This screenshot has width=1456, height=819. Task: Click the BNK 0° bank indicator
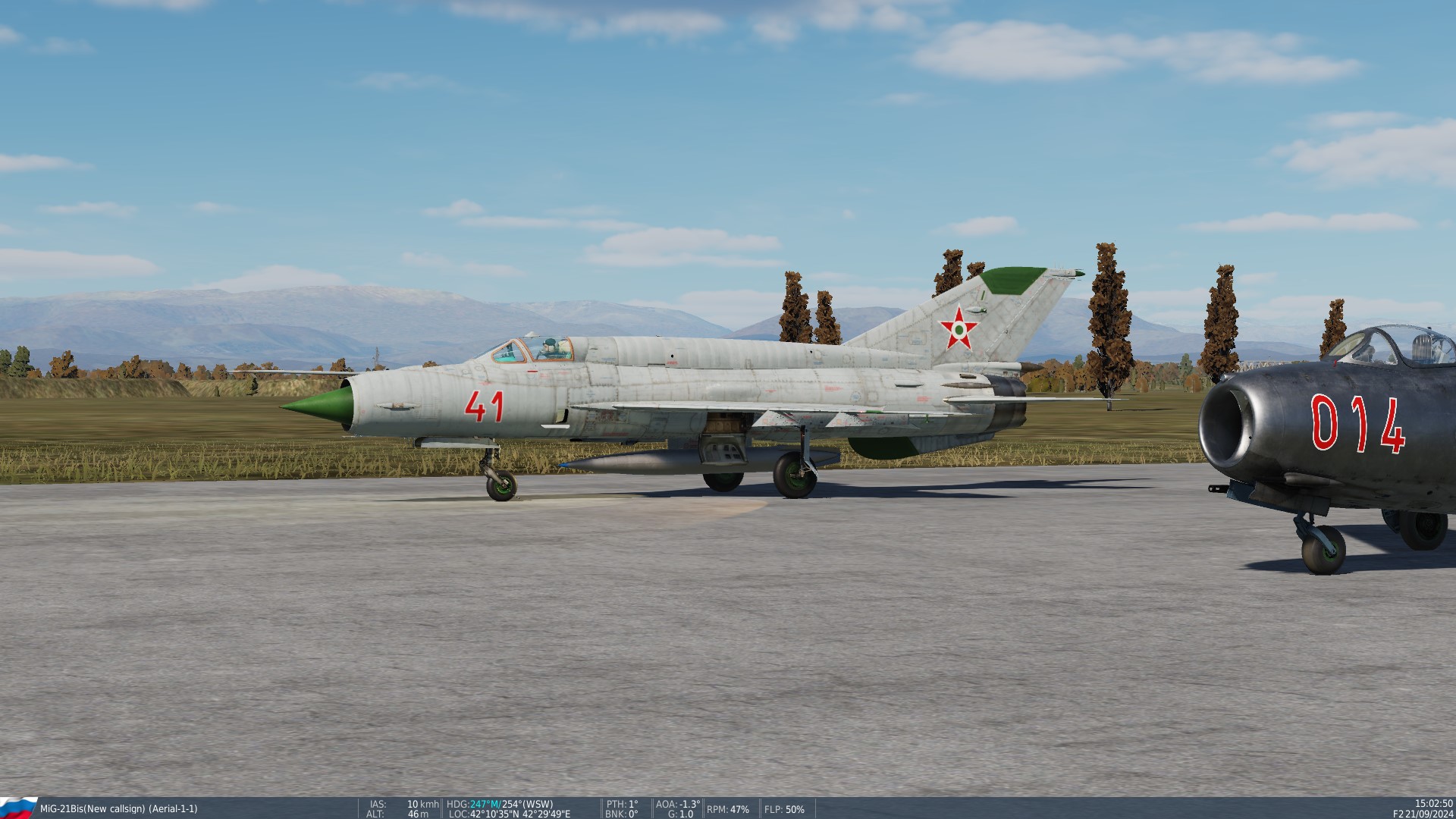click(x=621, y=813)
